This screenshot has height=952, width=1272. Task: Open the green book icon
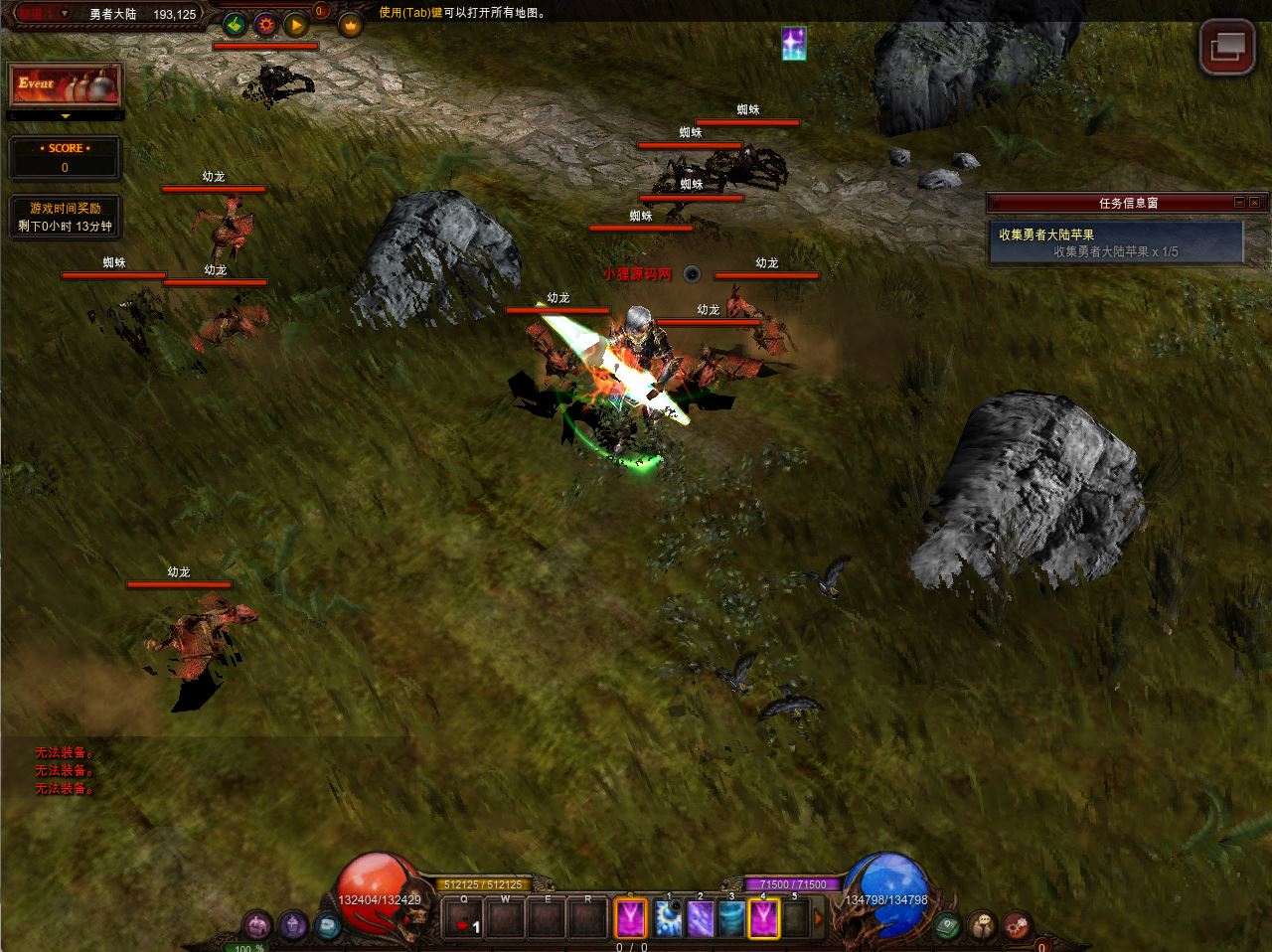coord(948,925)
